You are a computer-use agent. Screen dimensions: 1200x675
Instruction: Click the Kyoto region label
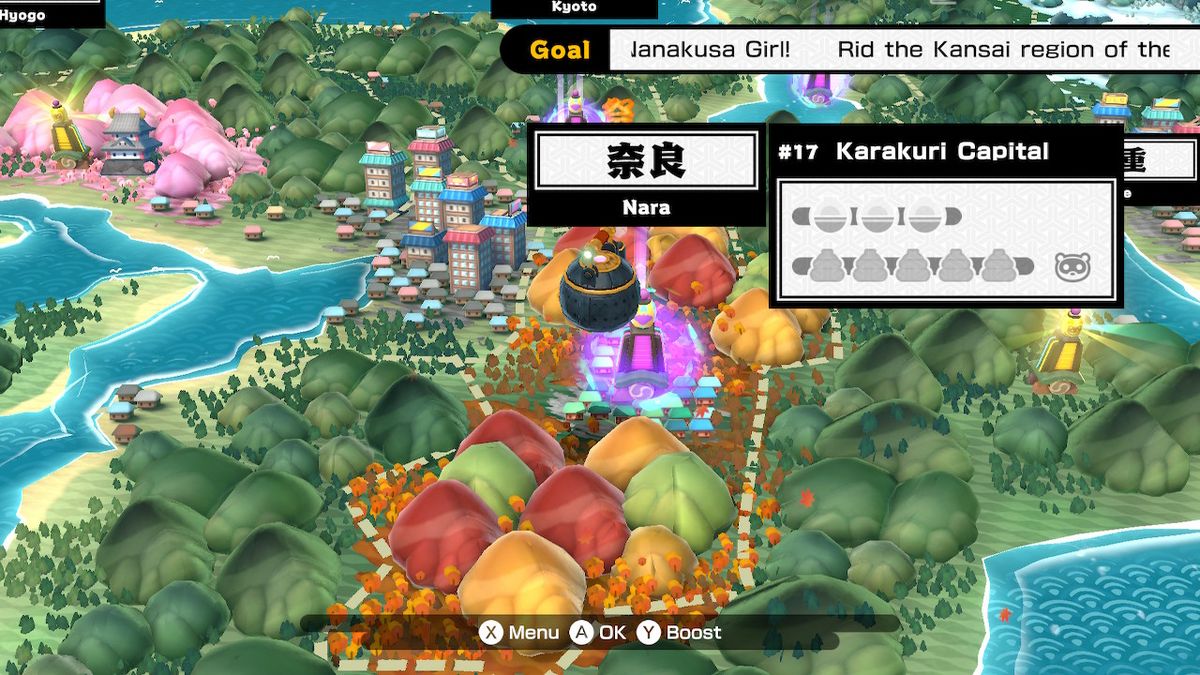click(x=574, y=8)
